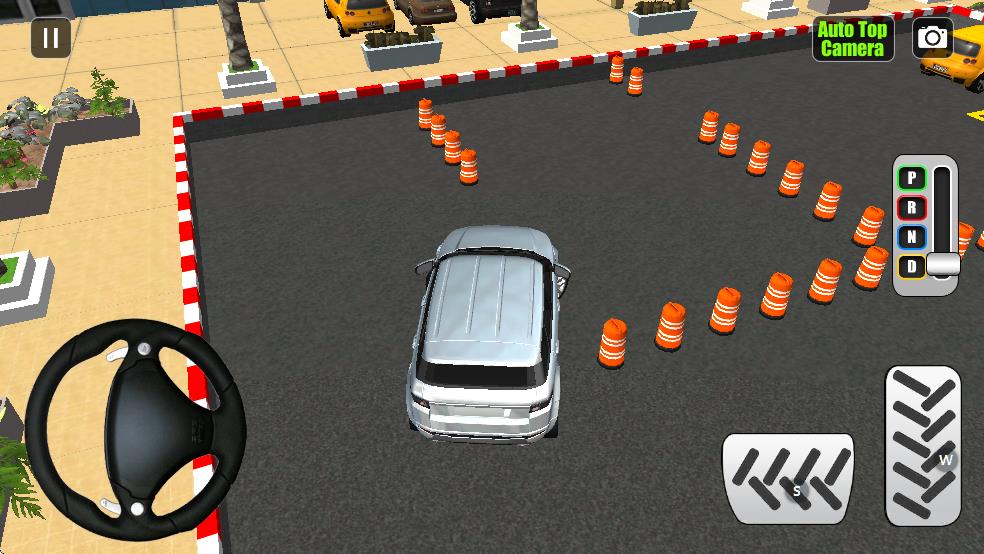Viewport: 984px width, 554px height.
Task: Tap the brake pedal
Action: pyautogui.click(x=788, y=478)
